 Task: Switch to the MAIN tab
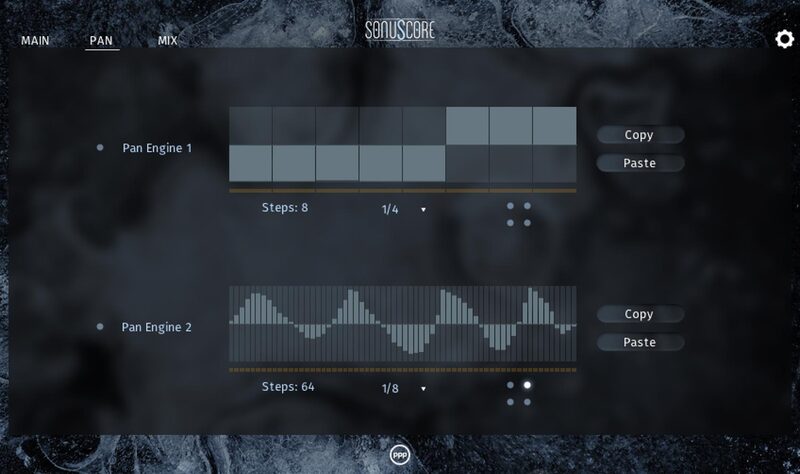(35, 42)
